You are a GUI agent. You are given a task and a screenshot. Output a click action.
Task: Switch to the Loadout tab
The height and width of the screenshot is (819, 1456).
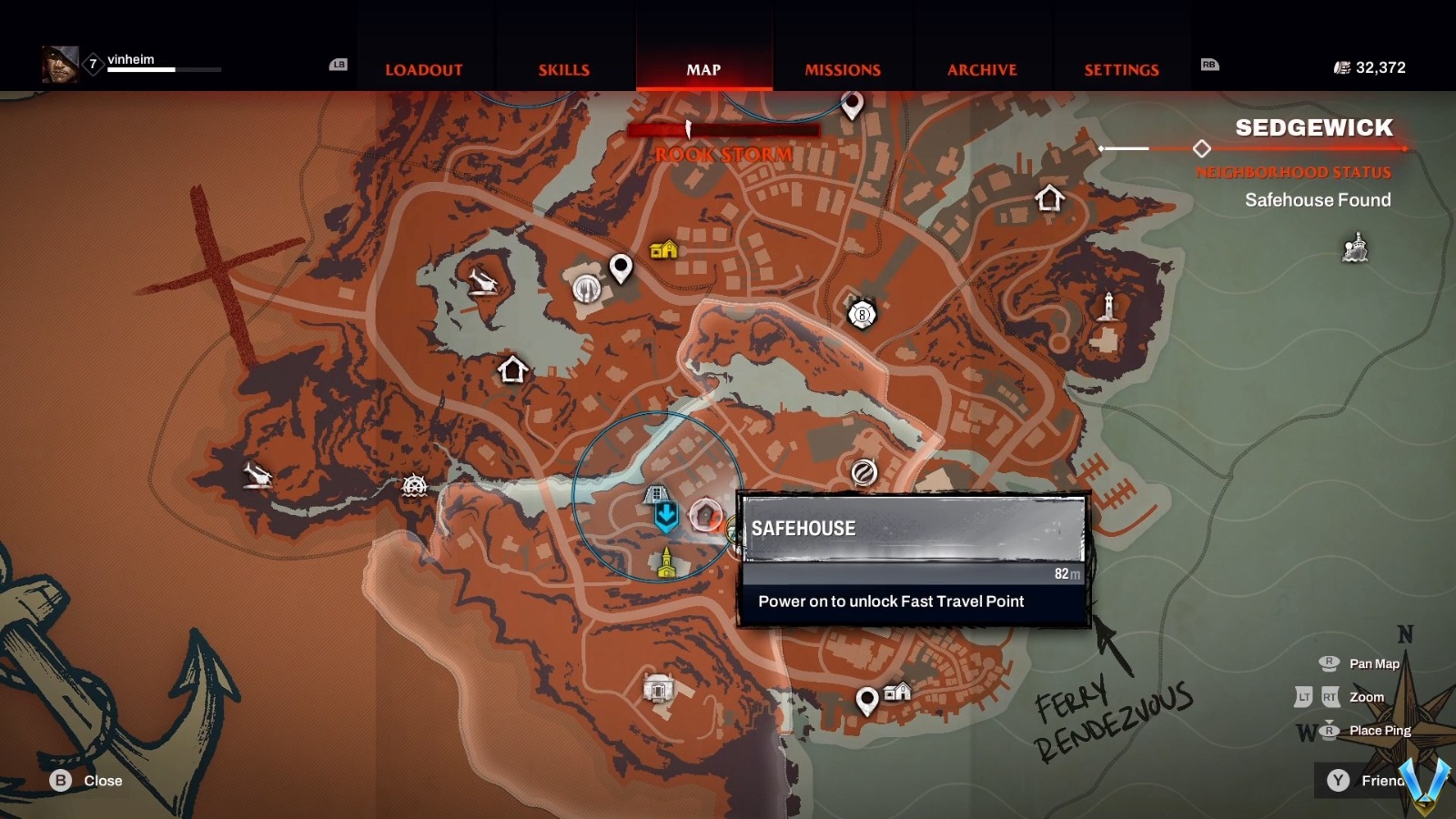(423, 69)
